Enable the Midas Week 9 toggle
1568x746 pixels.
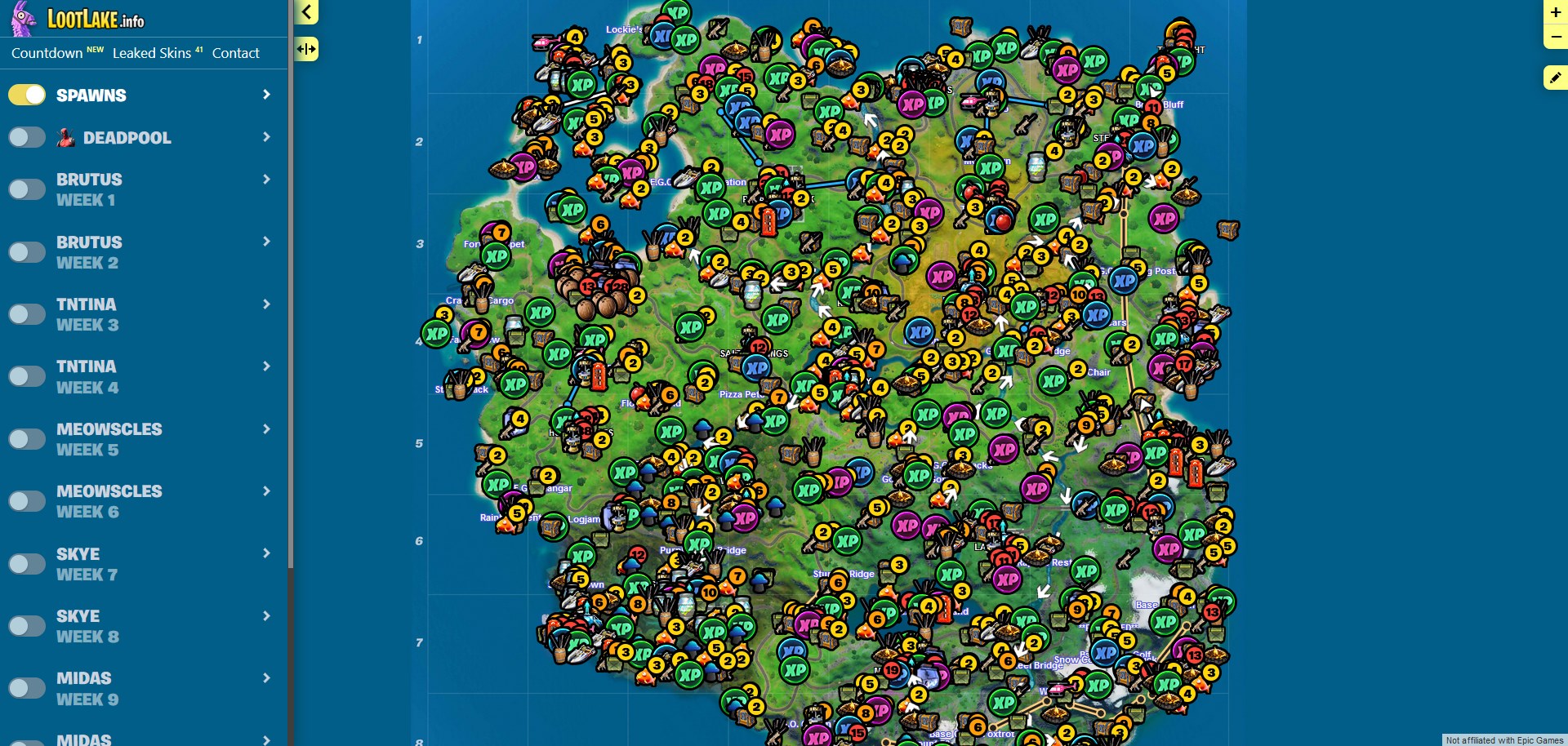(27, 688)
